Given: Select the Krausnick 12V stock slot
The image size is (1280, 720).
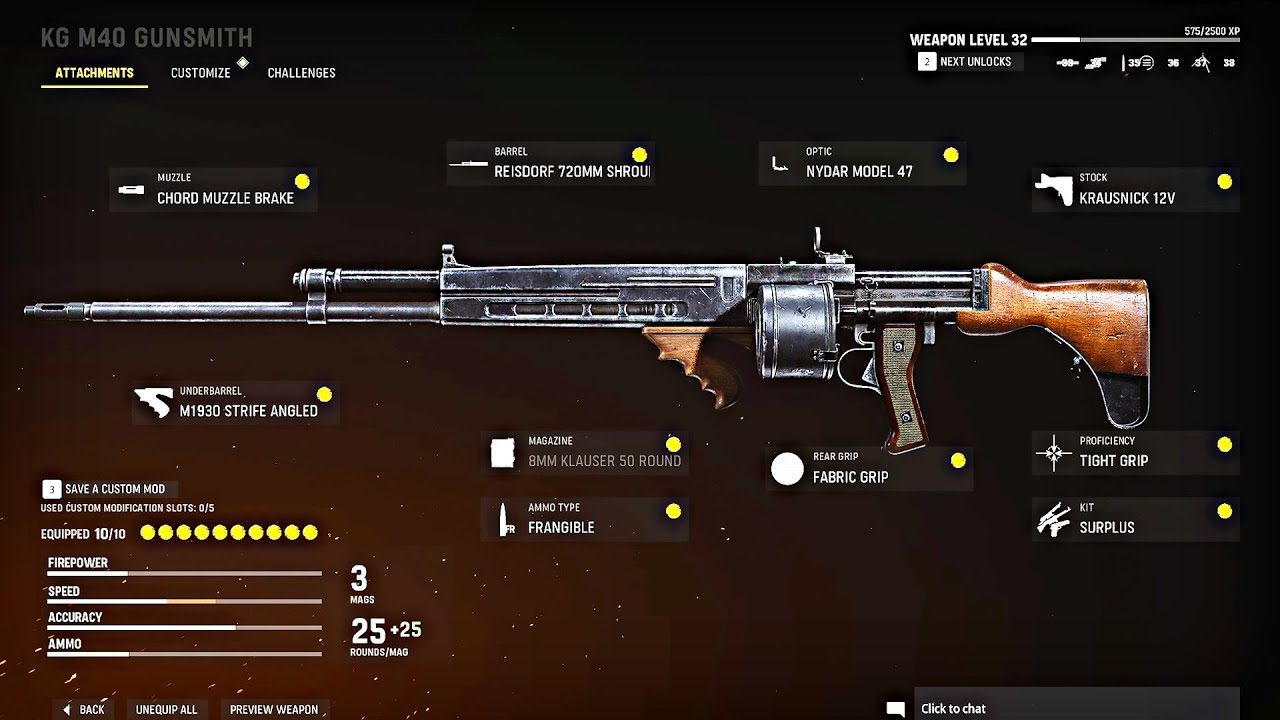Looking at the screenshot, I should [1135, 189].
